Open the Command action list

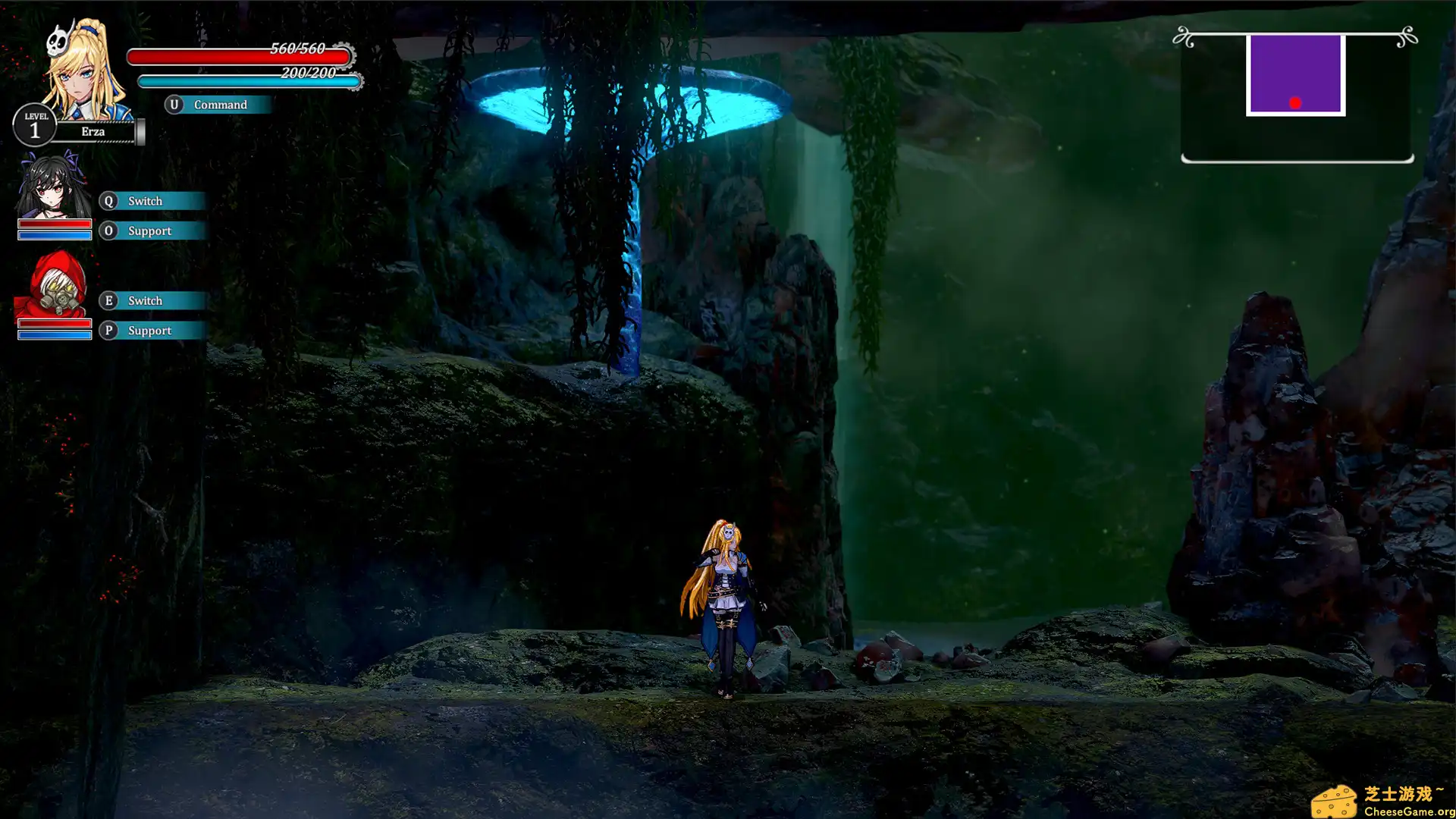click(221, 105)
